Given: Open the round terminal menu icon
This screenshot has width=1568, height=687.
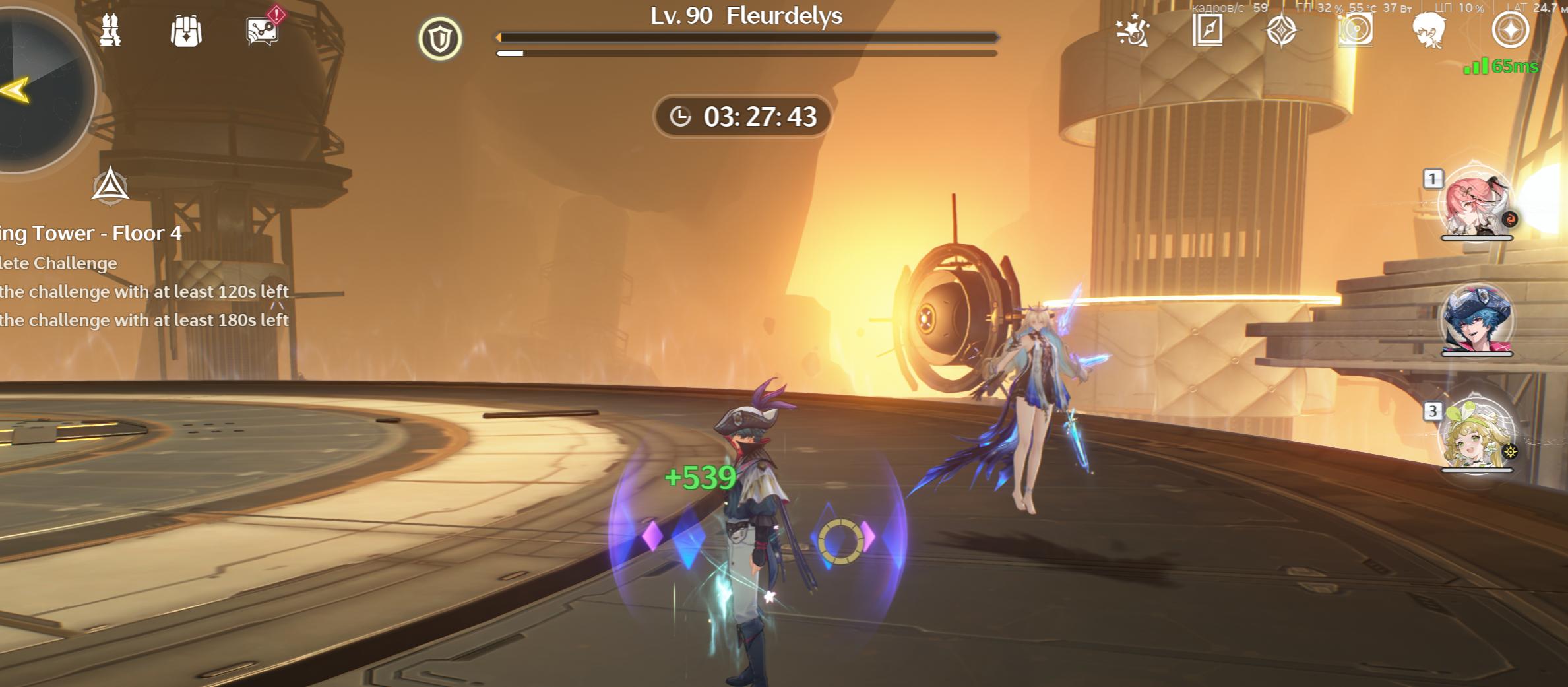Looking at the screenshot, I should [1510, 30].
